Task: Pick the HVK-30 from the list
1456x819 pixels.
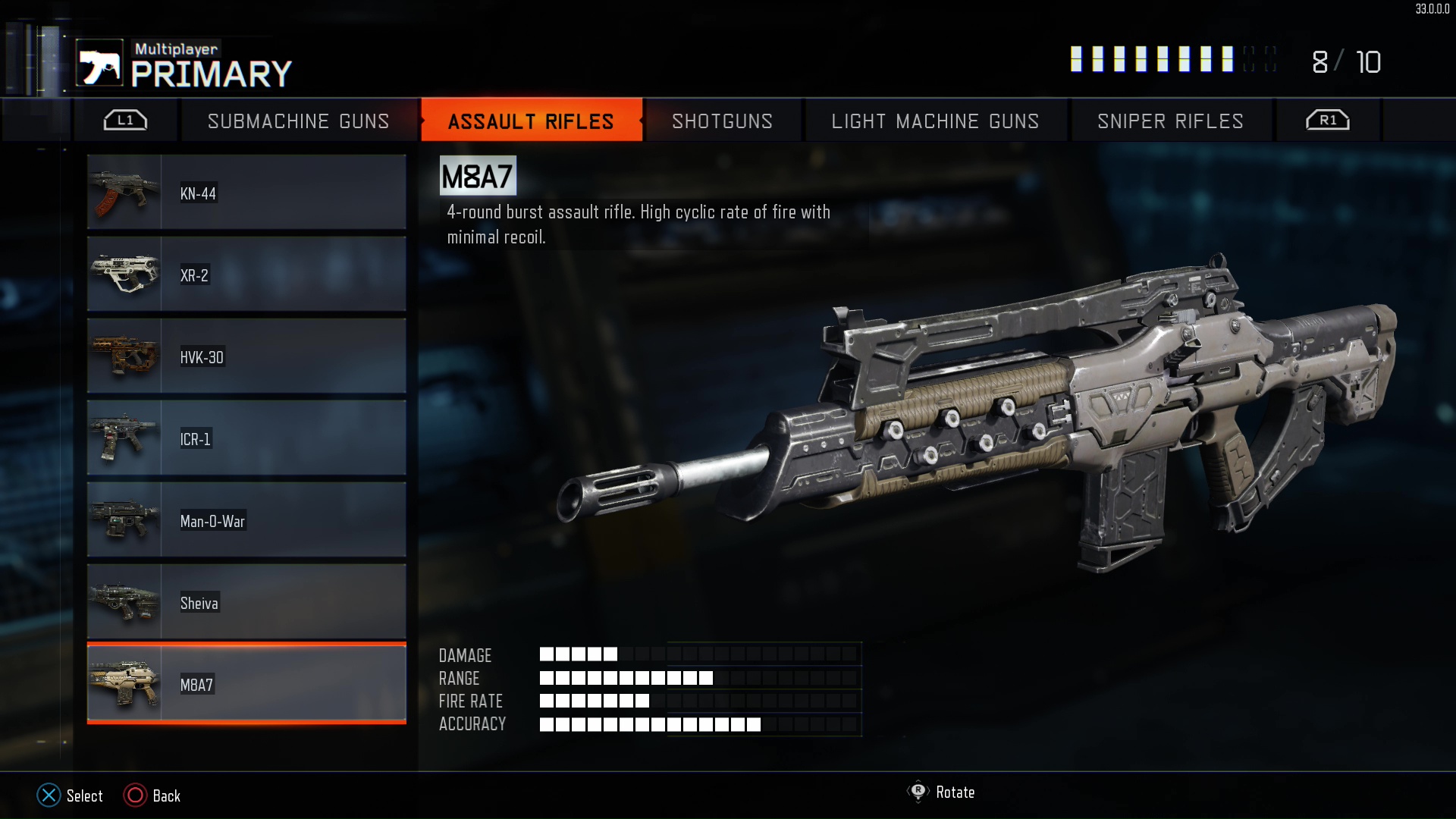Action: [246, 356]
